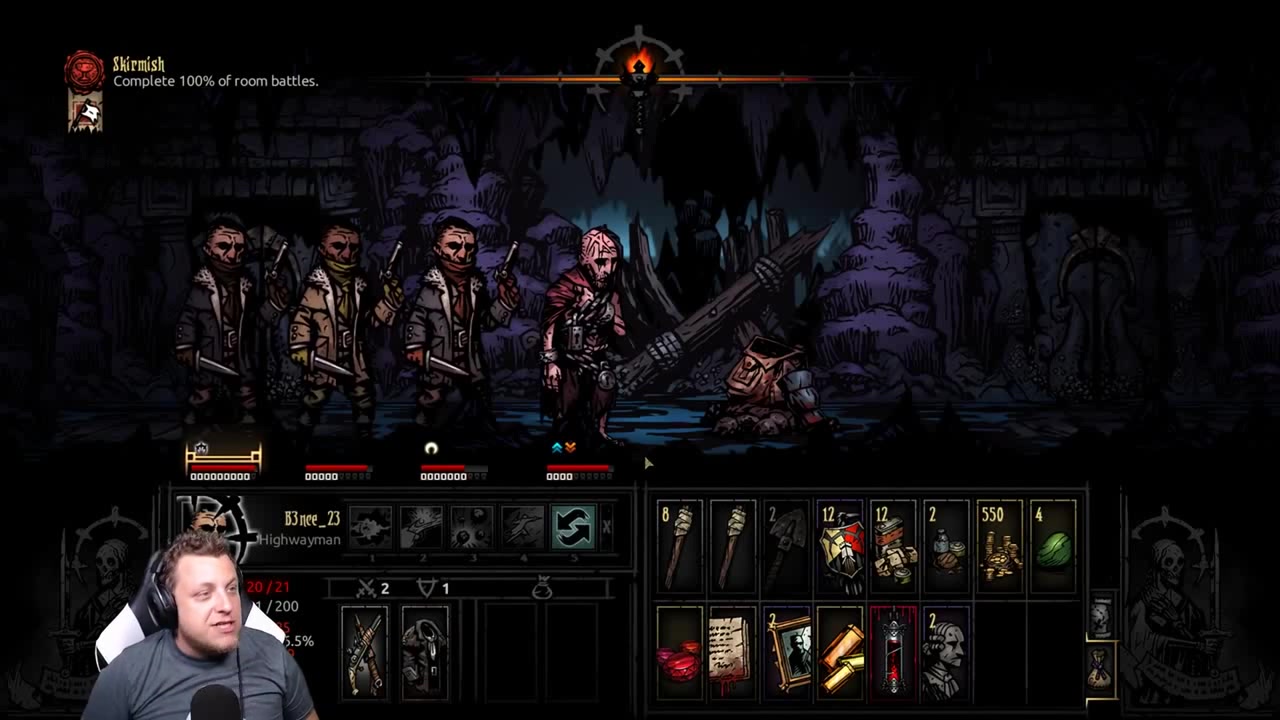Open the blood-stained journal page item
The width and height of the screenshot is (1280, 720).
pyautogui.click(x=733, y=652)
